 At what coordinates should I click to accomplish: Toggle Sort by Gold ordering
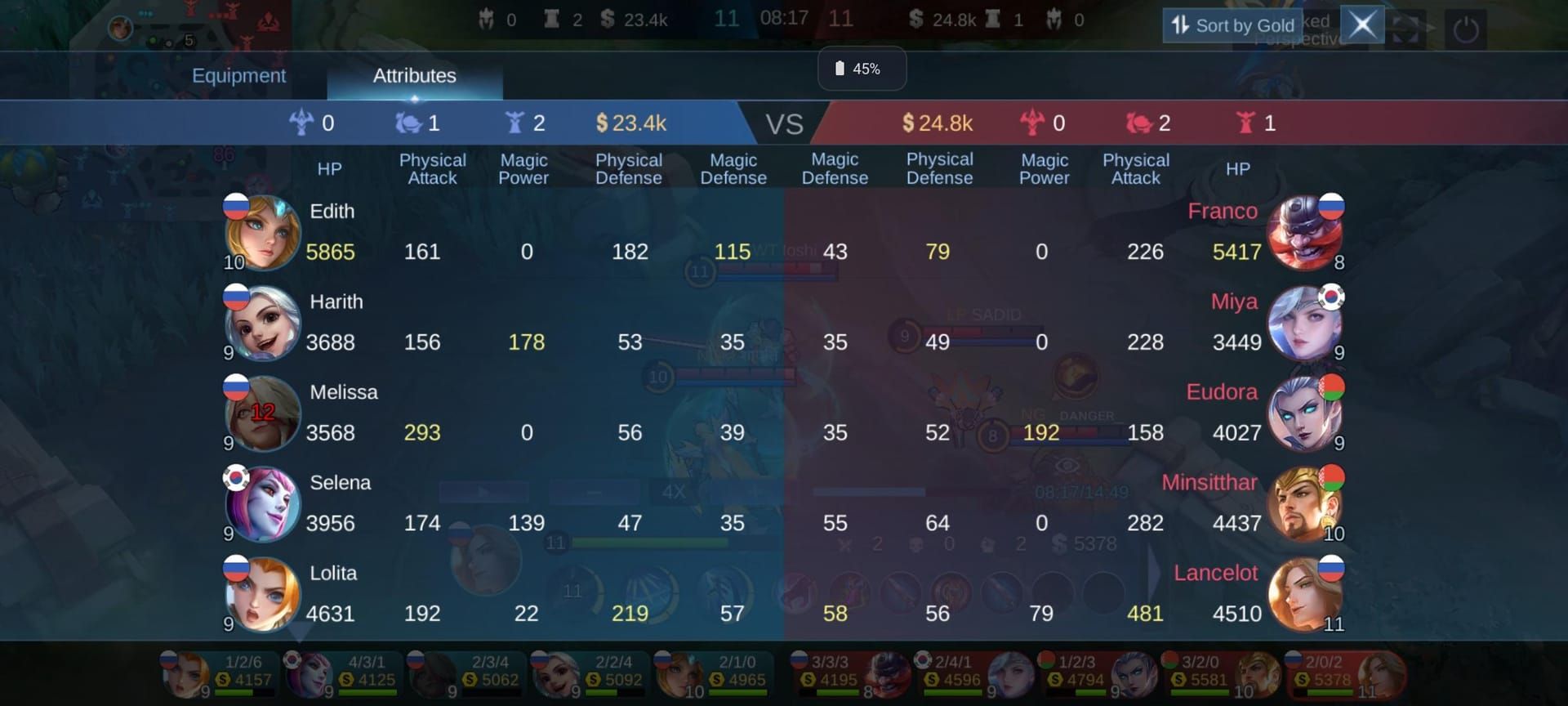click(1233, 25)
